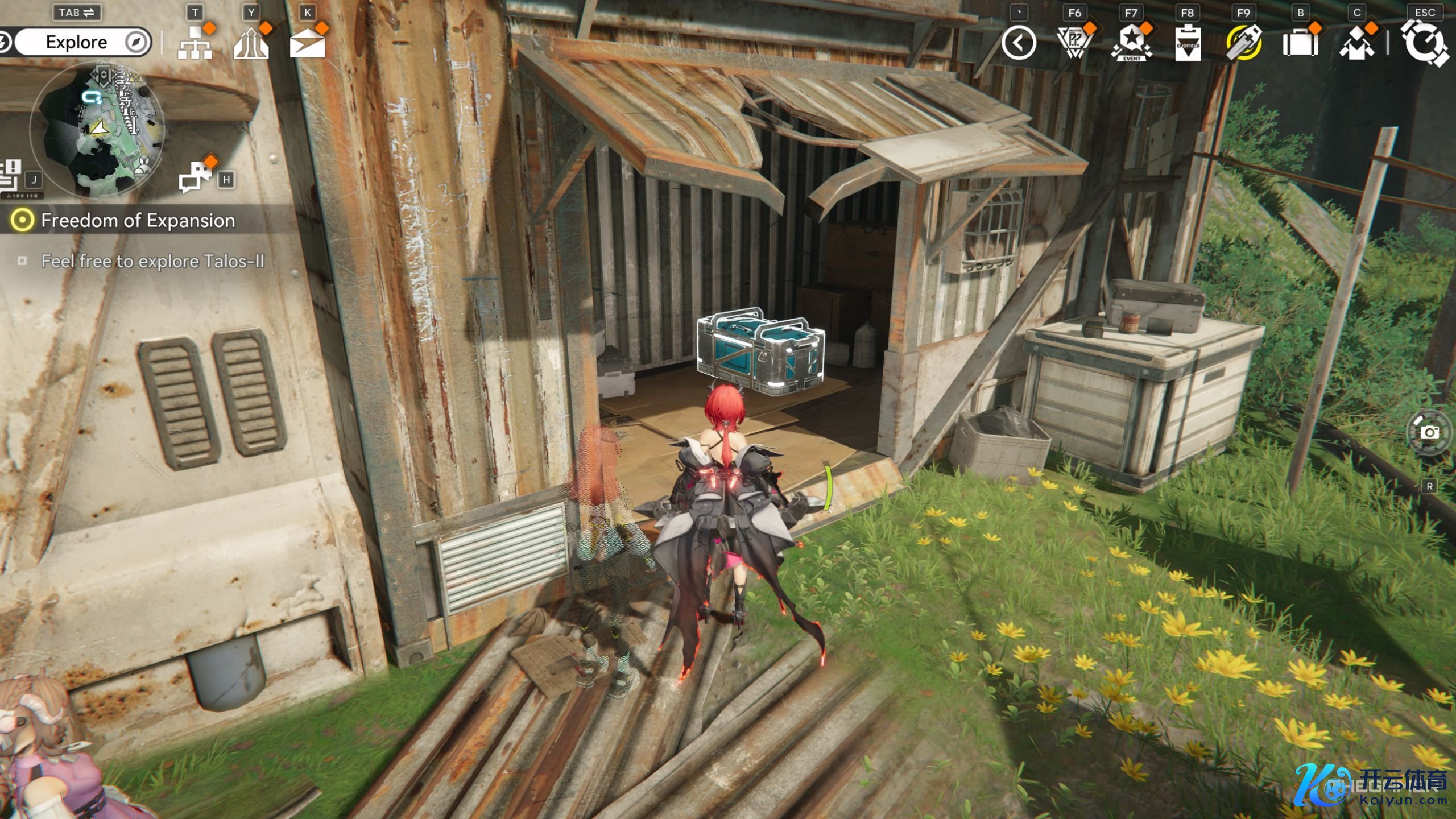
Task: Open the hierarchy tree diagram icon
Action: pos(195,43)
